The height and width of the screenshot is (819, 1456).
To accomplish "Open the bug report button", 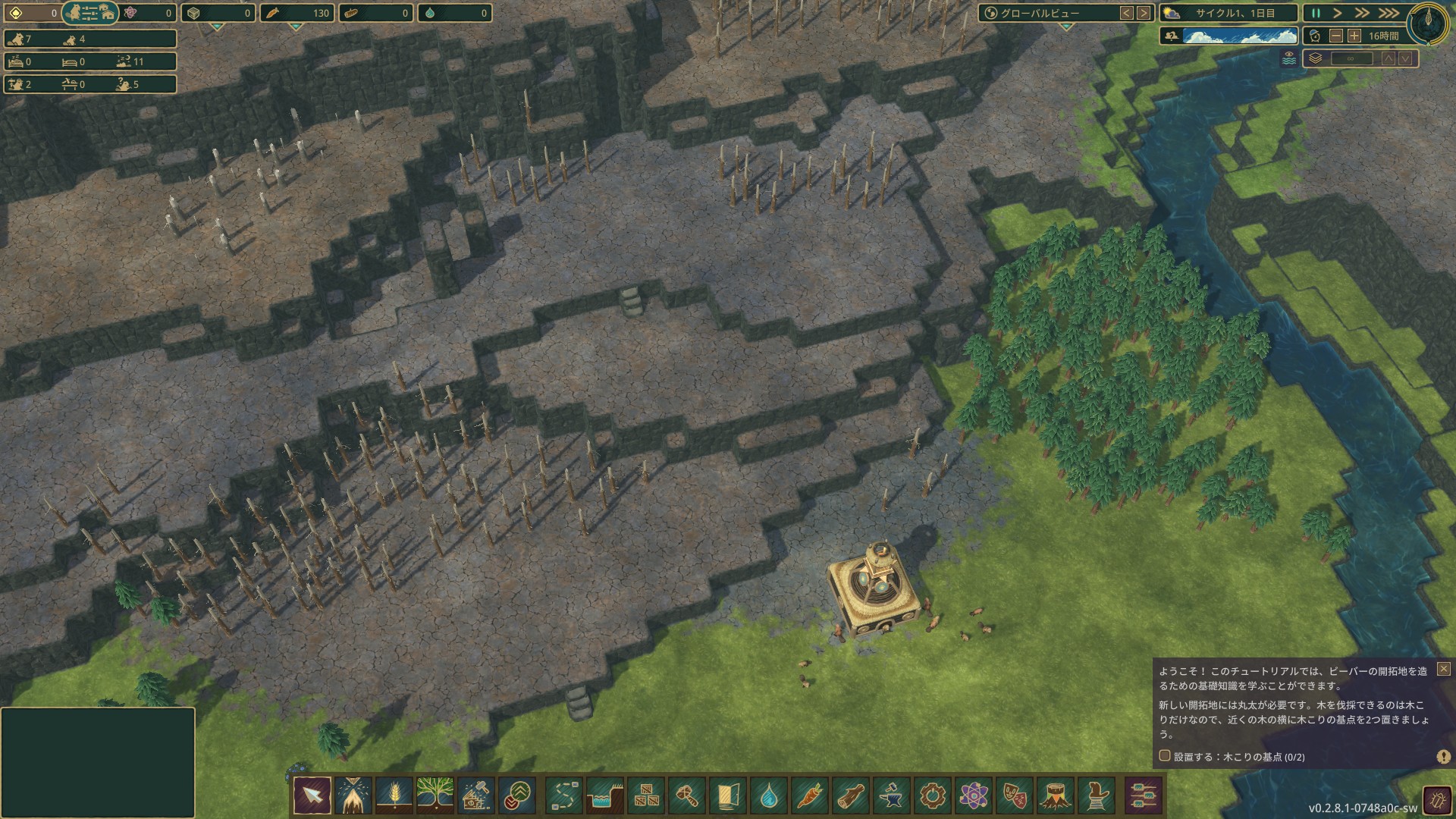I will pos(1437,800).
